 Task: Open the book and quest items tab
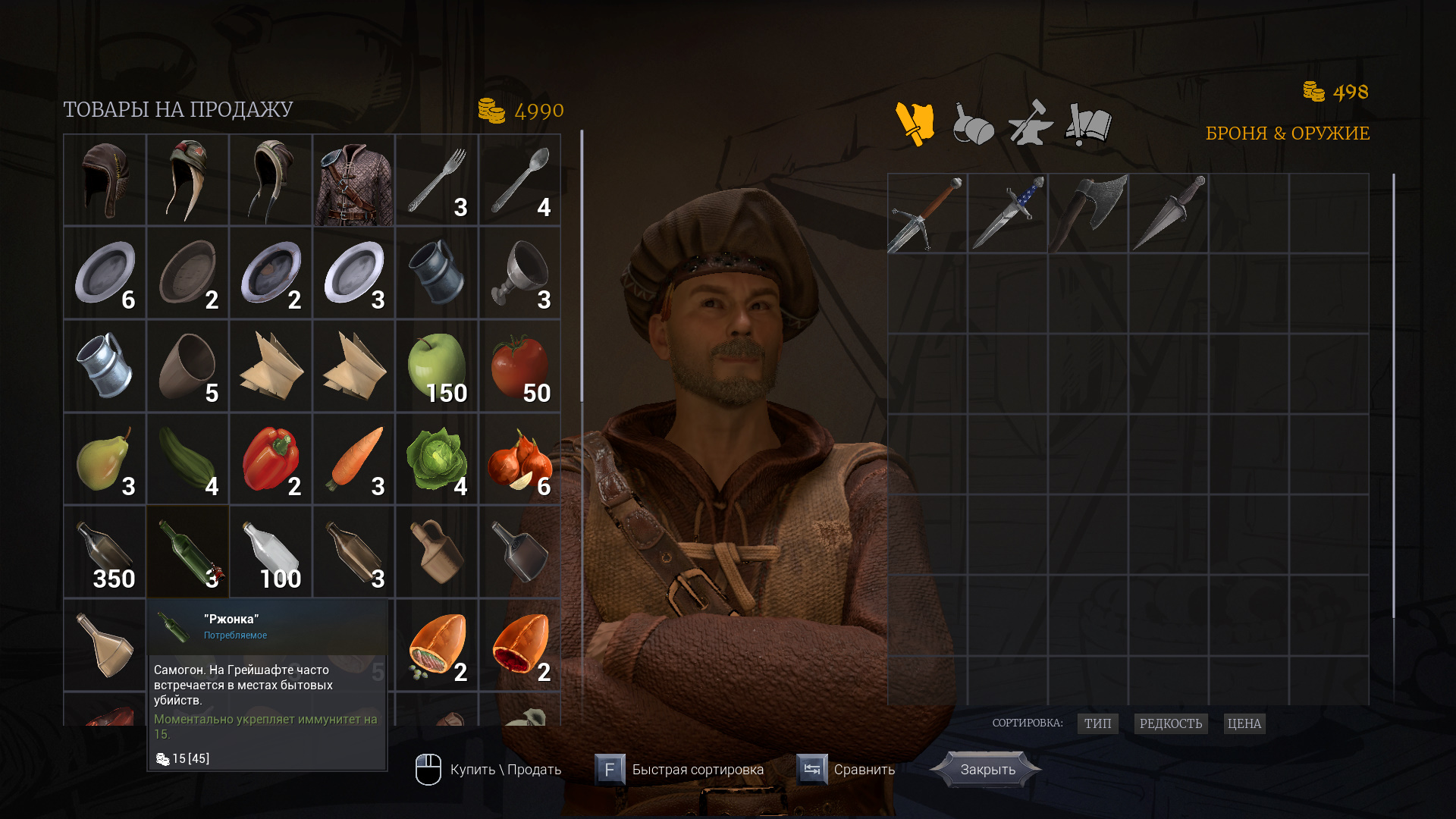click(x=1088, y=124)
